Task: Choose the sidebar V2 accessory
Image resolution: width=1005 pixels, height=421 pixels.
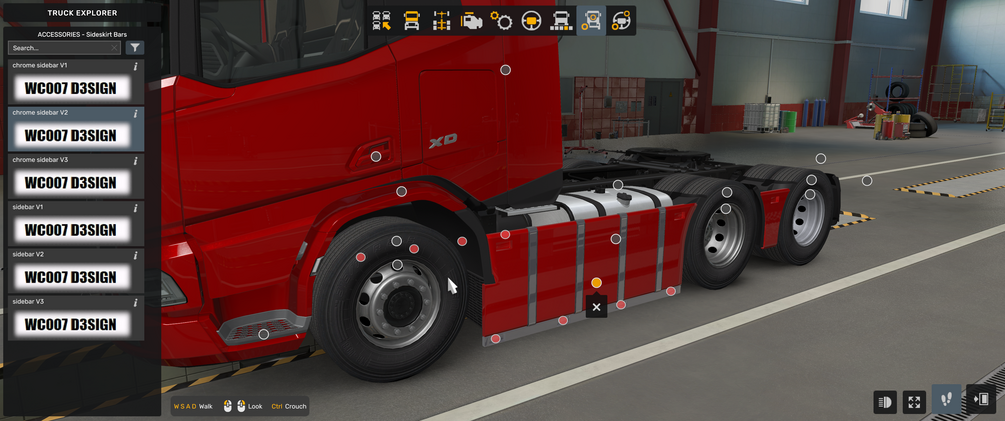Action: click(x=70, y=277)
